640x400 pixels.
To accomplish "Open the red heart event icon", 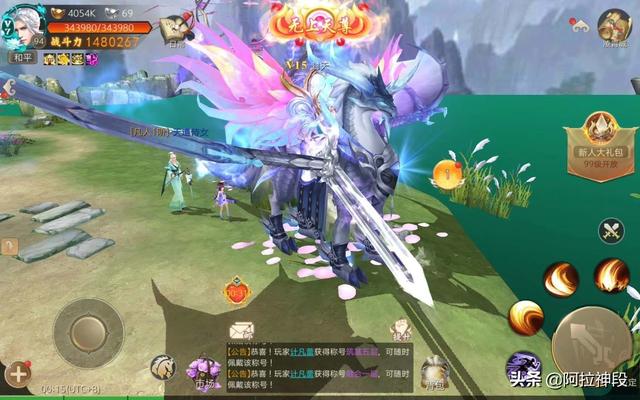I will pos(236,292).
